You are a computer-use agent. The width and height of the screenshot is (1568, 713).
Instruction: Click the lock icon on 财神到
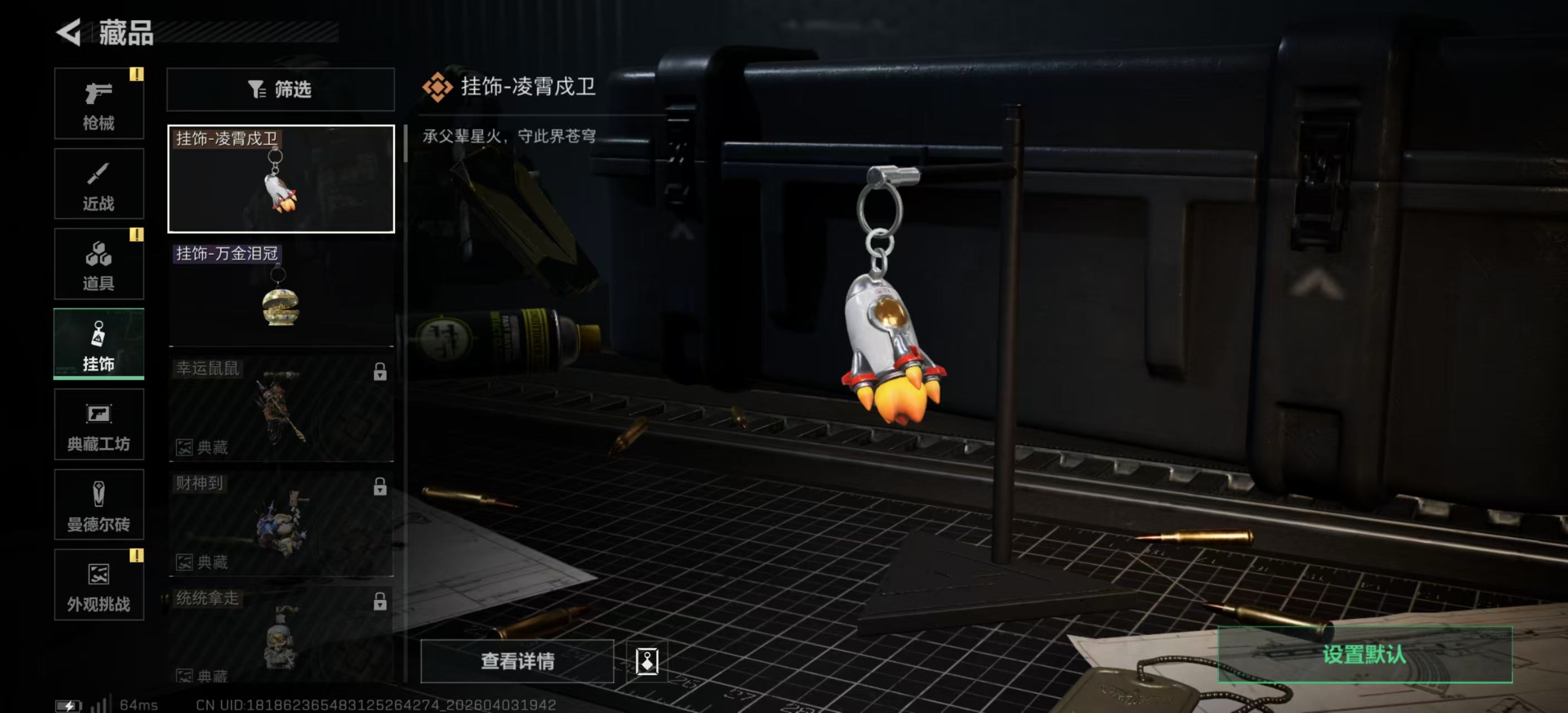tap(381, 485)
